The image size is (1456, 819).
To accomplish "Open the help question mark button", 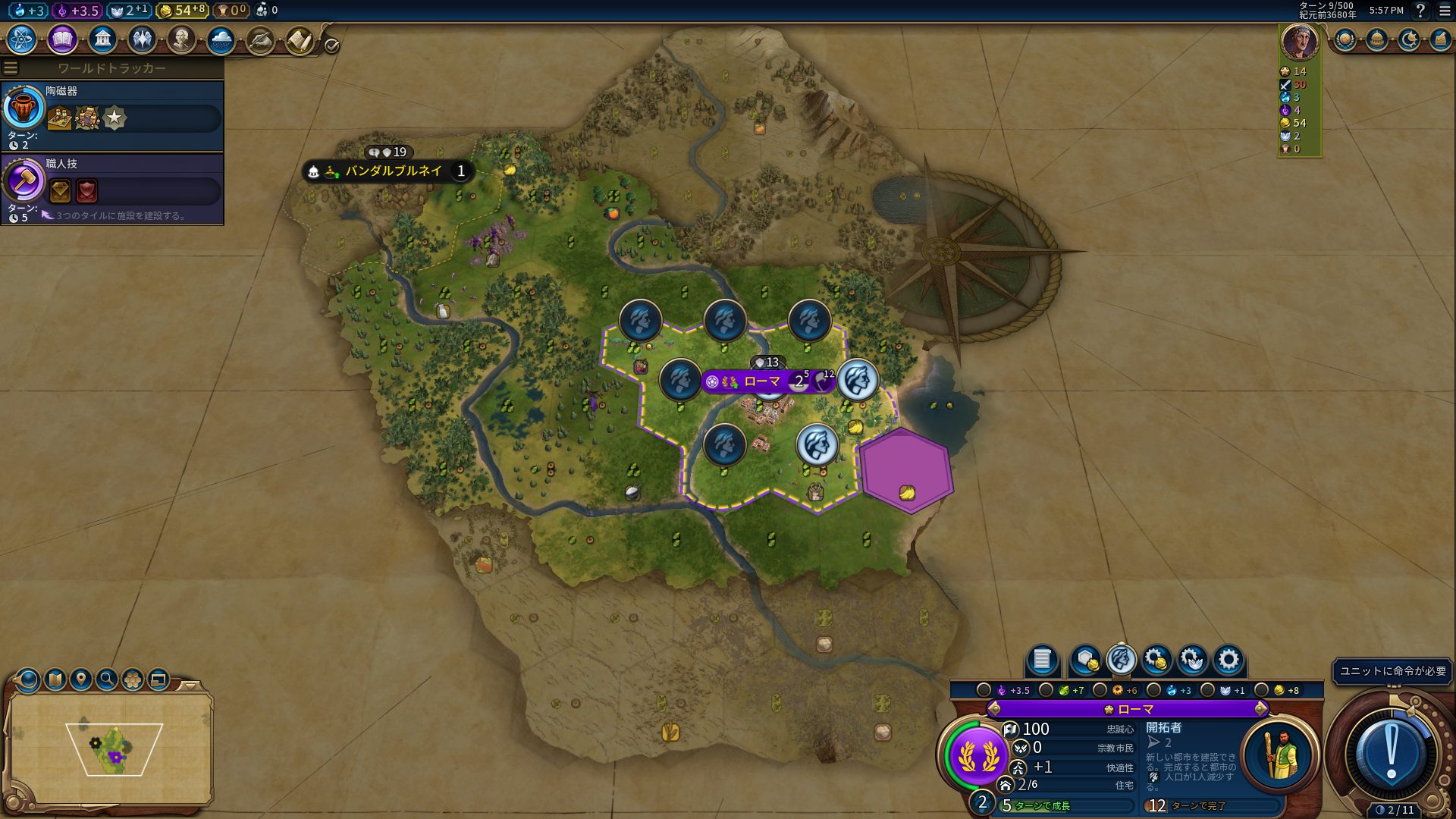I will pyautogui.click(x=1420, y=11).
